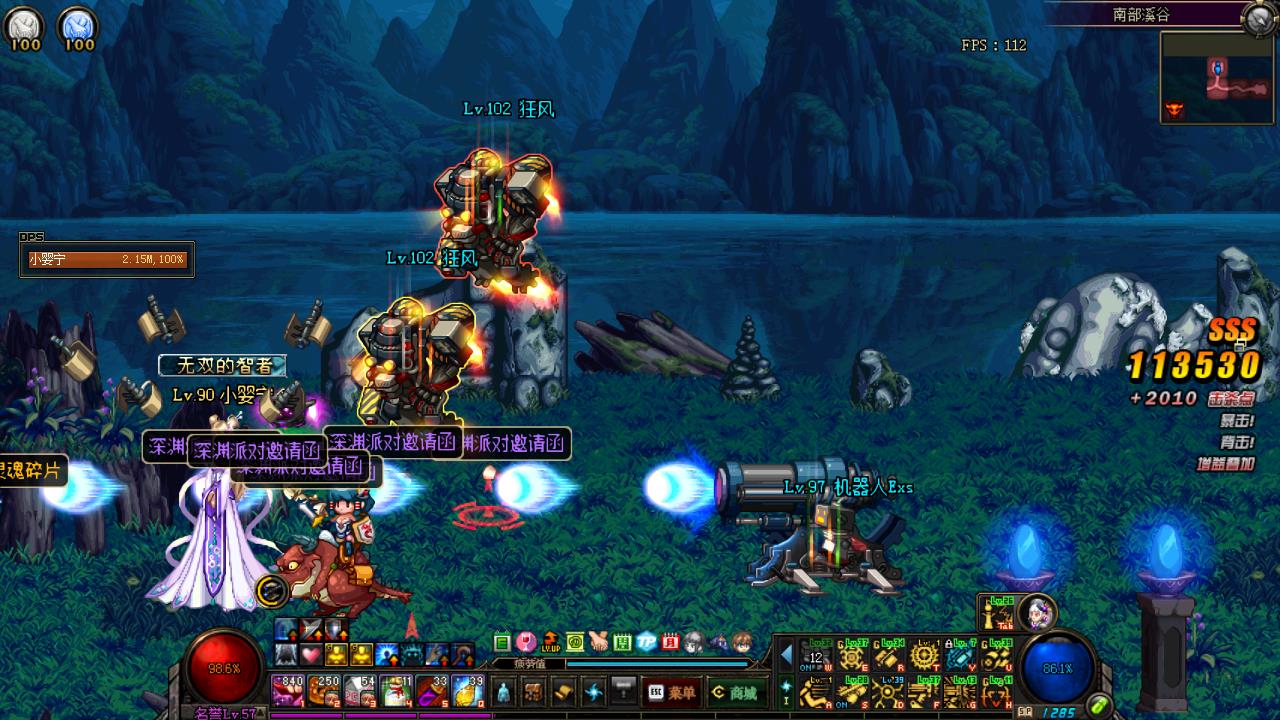Select the yellow crystal item in slot Q
Image resolution: width=1280 pixels, height=720 pixels.
click(468, 690)
